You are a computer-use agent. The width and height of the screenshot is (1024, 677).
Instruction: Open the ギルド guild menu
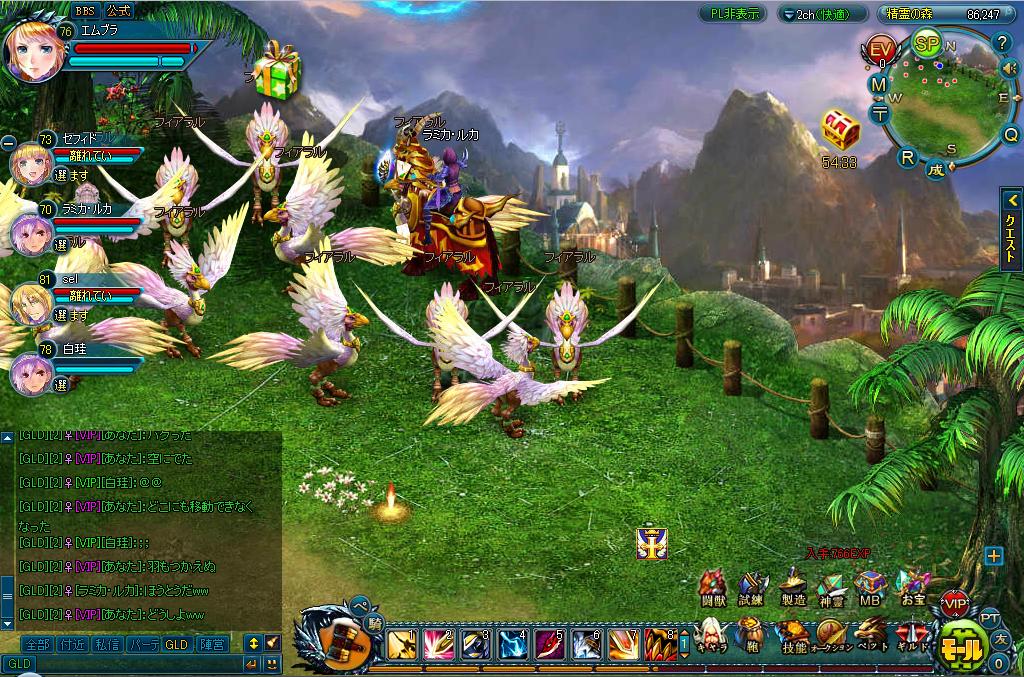coord(911,636)
